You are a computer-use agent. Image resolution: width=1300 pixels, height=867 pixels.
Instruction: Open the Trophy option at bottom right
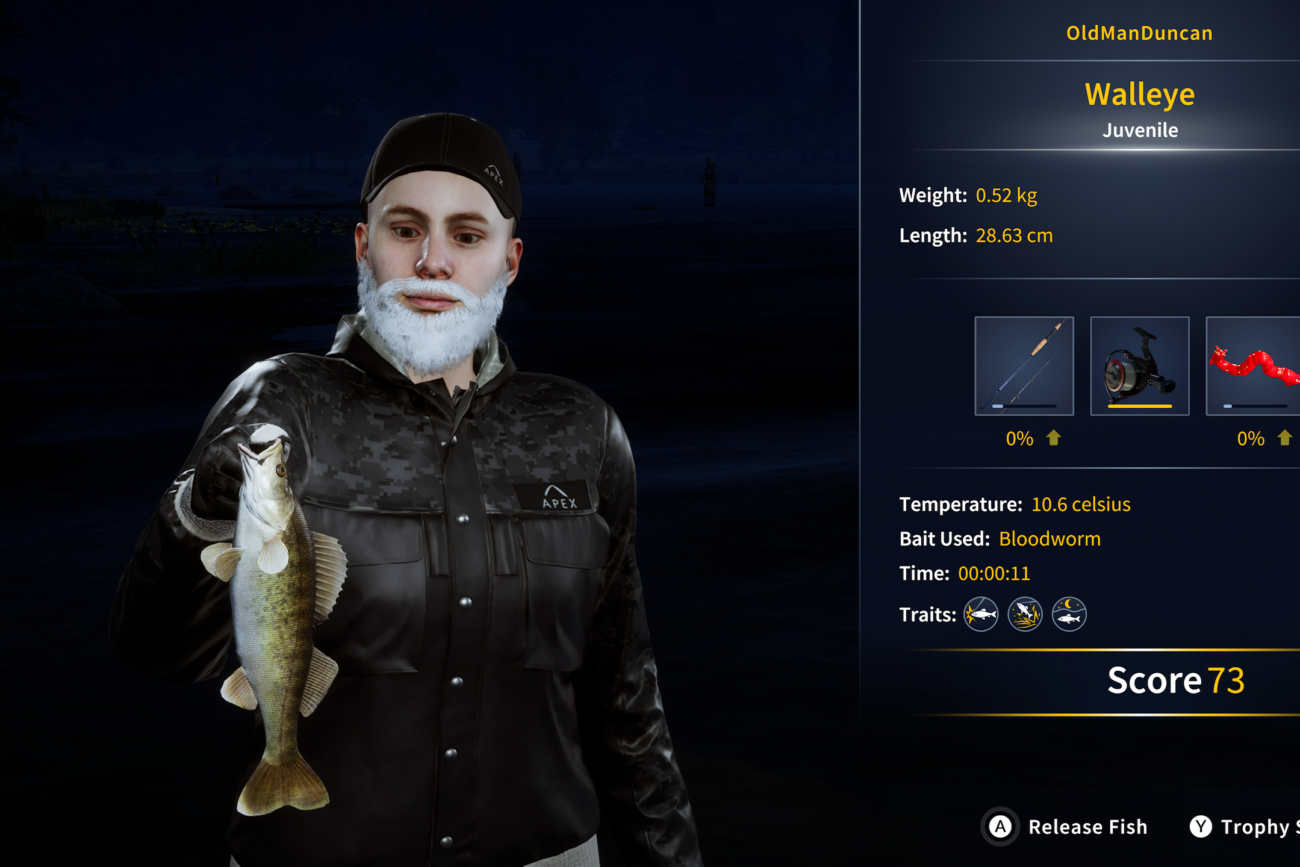[x=1244, y=827]
